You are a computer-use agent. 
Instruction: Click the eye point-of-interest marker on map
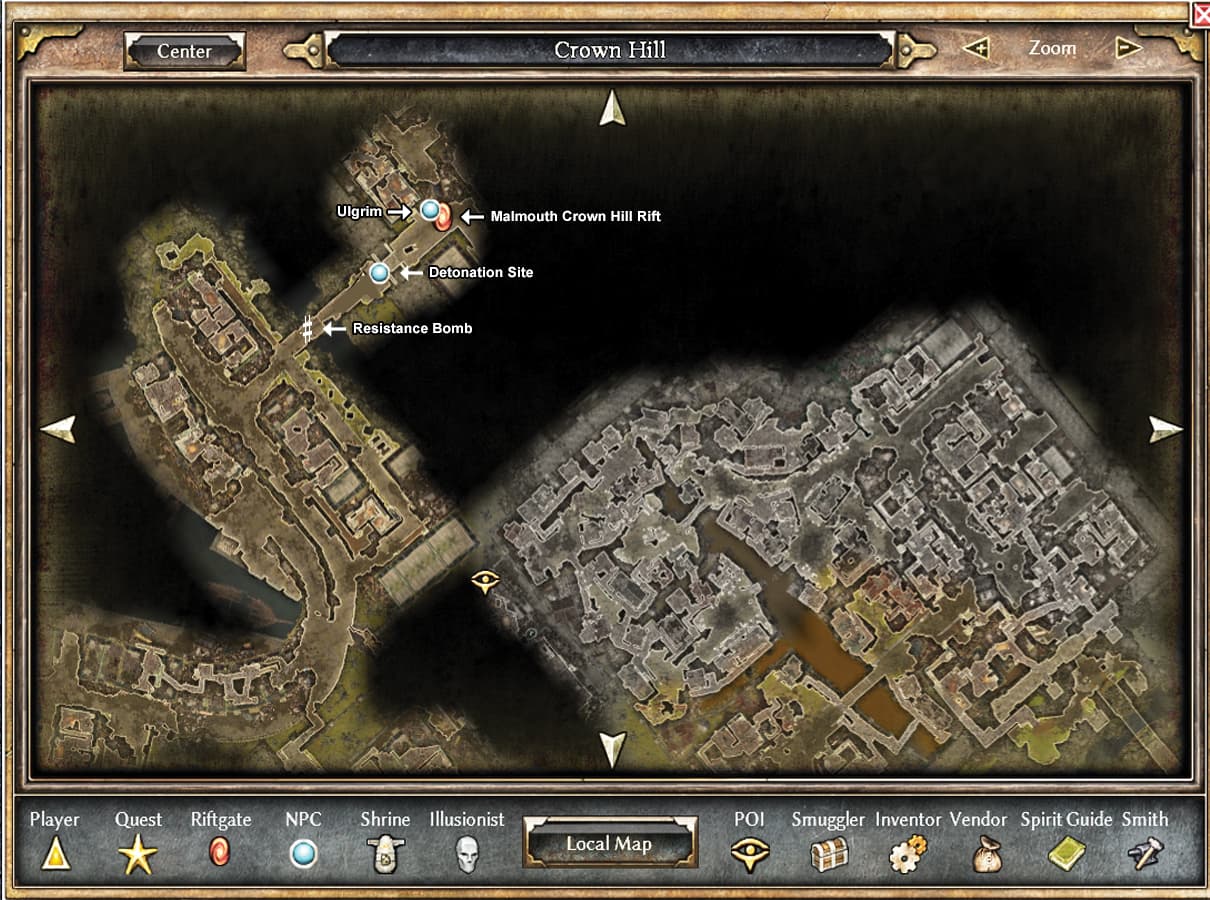coord(485,581)
